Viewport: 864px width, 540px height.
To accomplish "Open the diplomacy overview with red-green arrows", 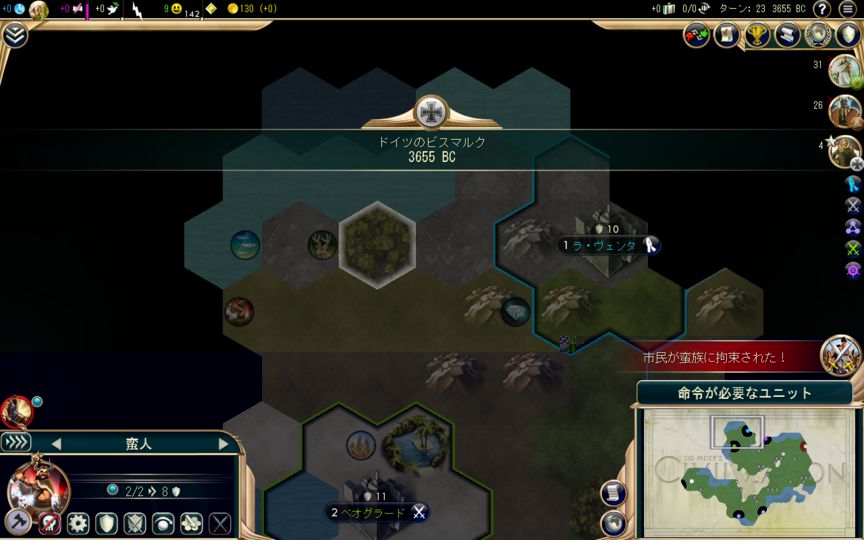I will point(697,35).
